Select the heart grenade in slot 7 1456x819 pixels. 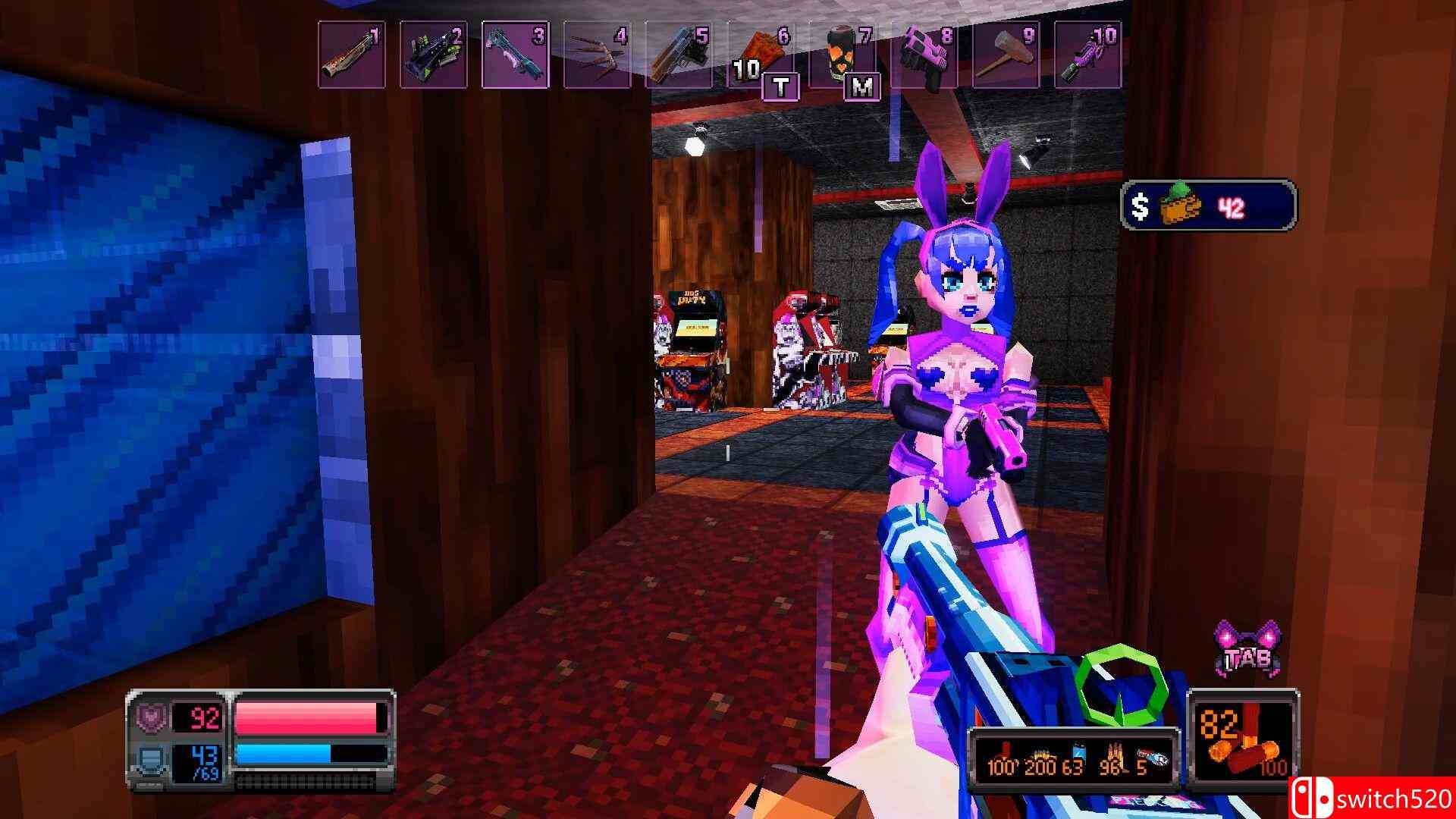point(842,53)
